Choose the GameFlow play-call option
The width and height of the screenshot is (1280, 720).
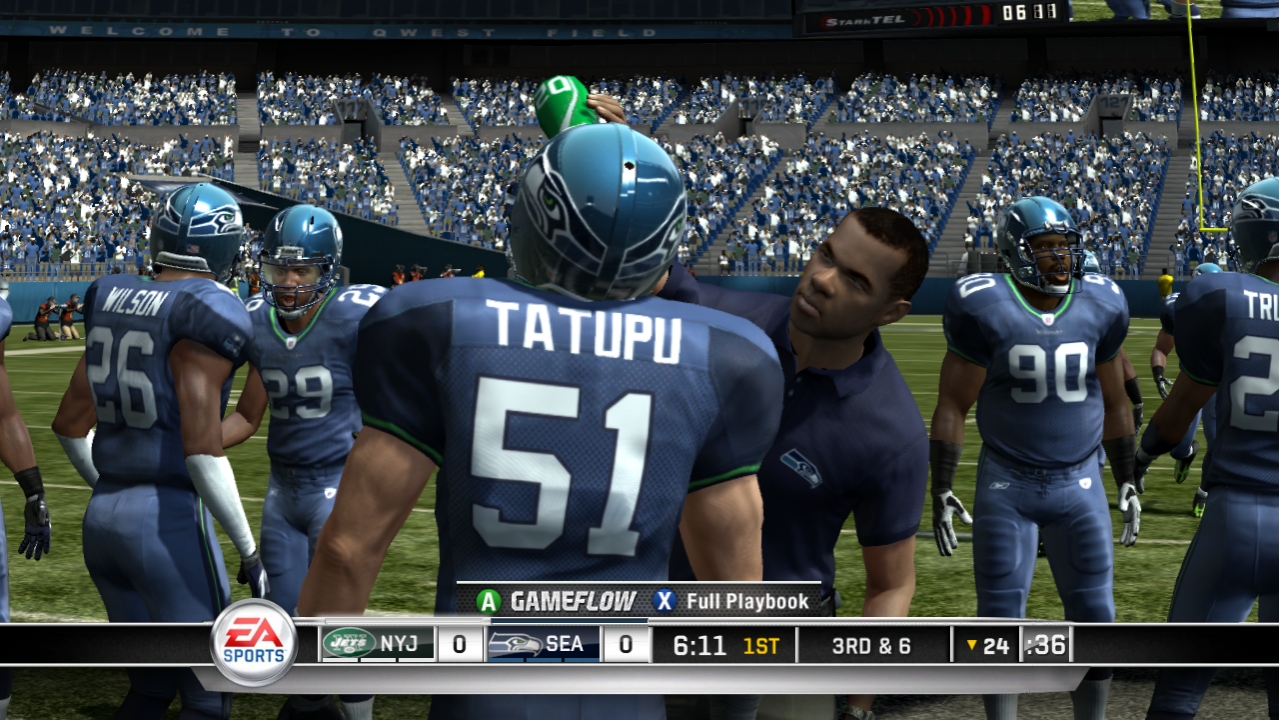[557, 601]
